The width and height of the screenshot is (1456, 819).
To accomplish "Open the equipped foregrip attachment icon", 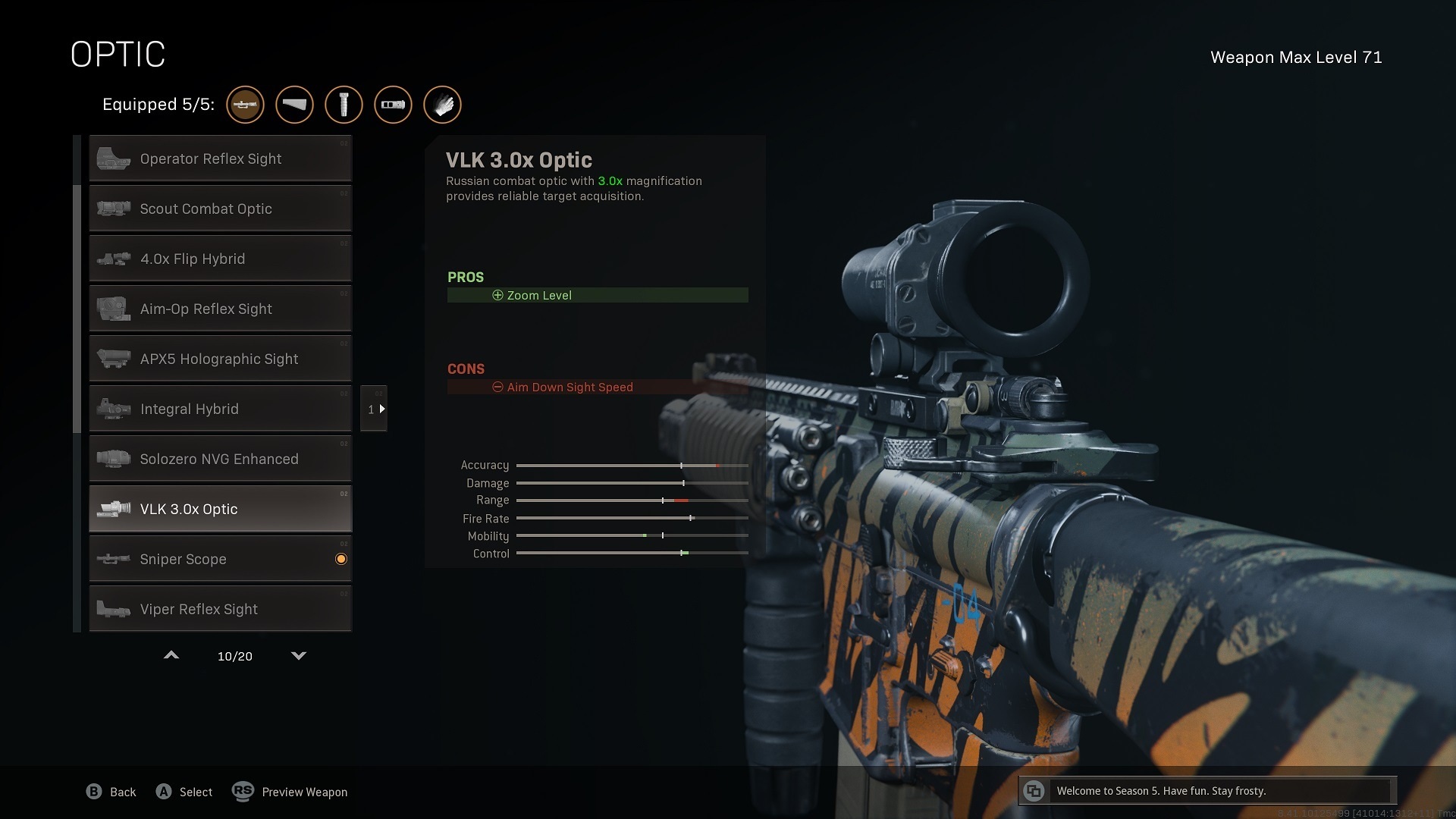I will tap(344, 105).
